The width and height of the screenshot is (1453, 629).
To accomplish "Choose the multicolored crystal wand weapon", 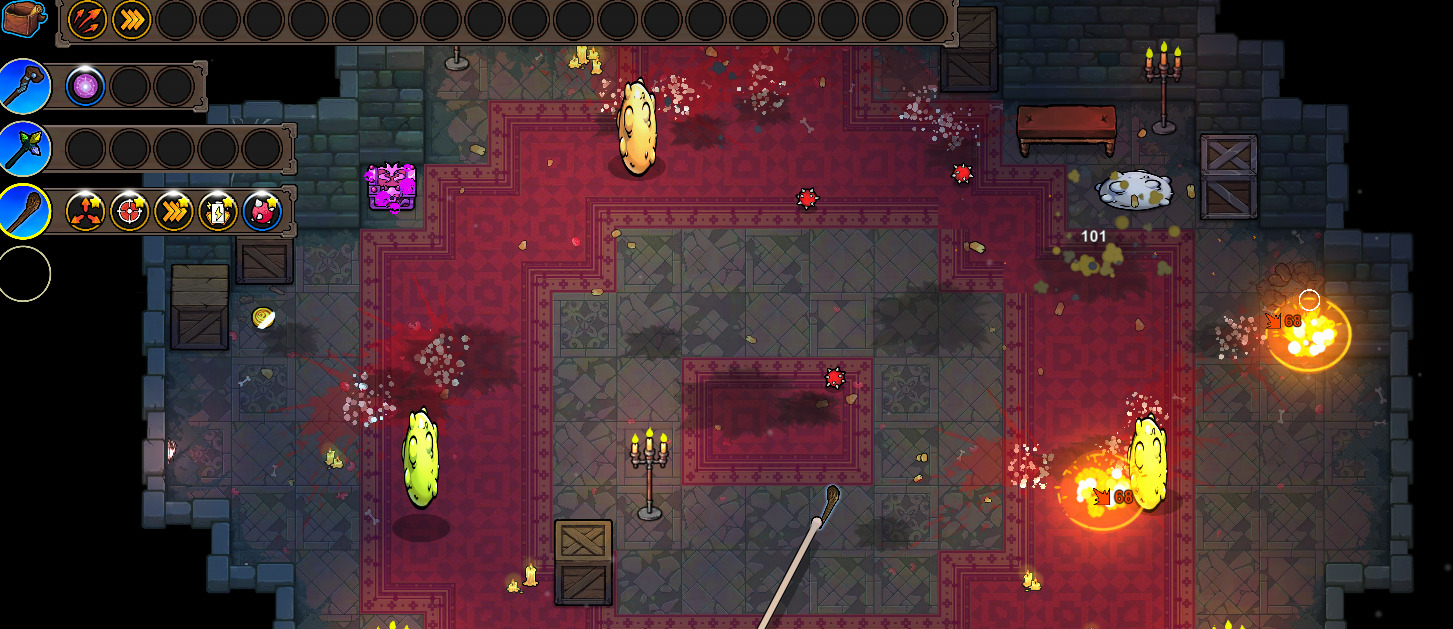I will (x=24, y=148).
